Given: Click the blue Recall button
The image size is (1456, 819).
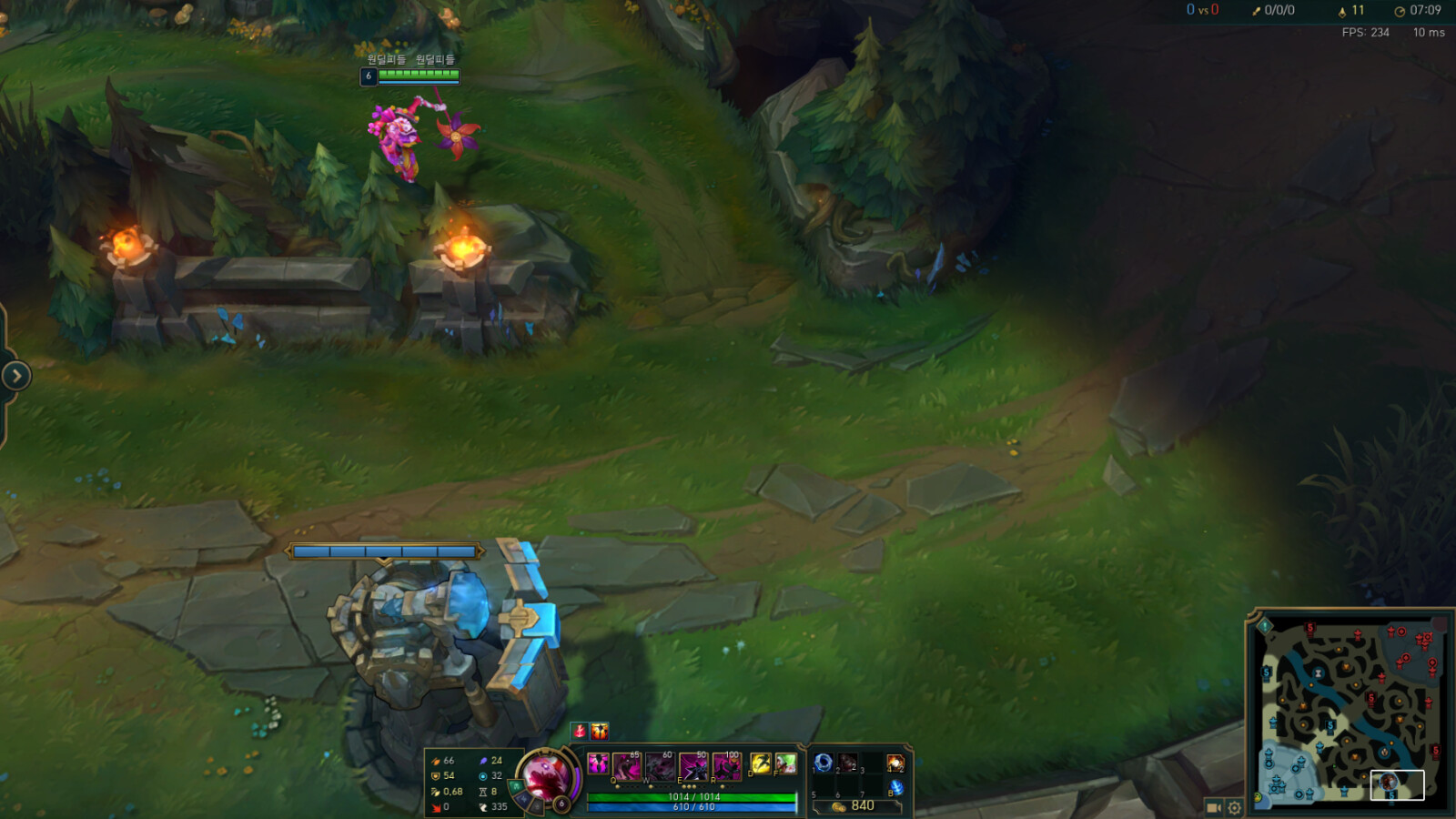Looking at the screenshot, I should click(895, 788).
